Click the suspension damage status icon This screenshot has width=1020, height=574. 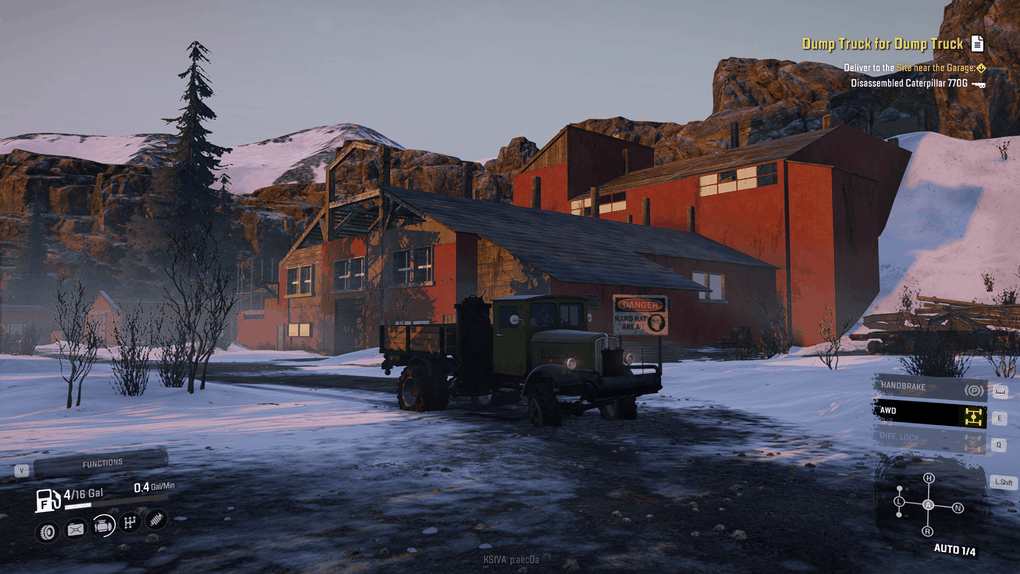156,519
